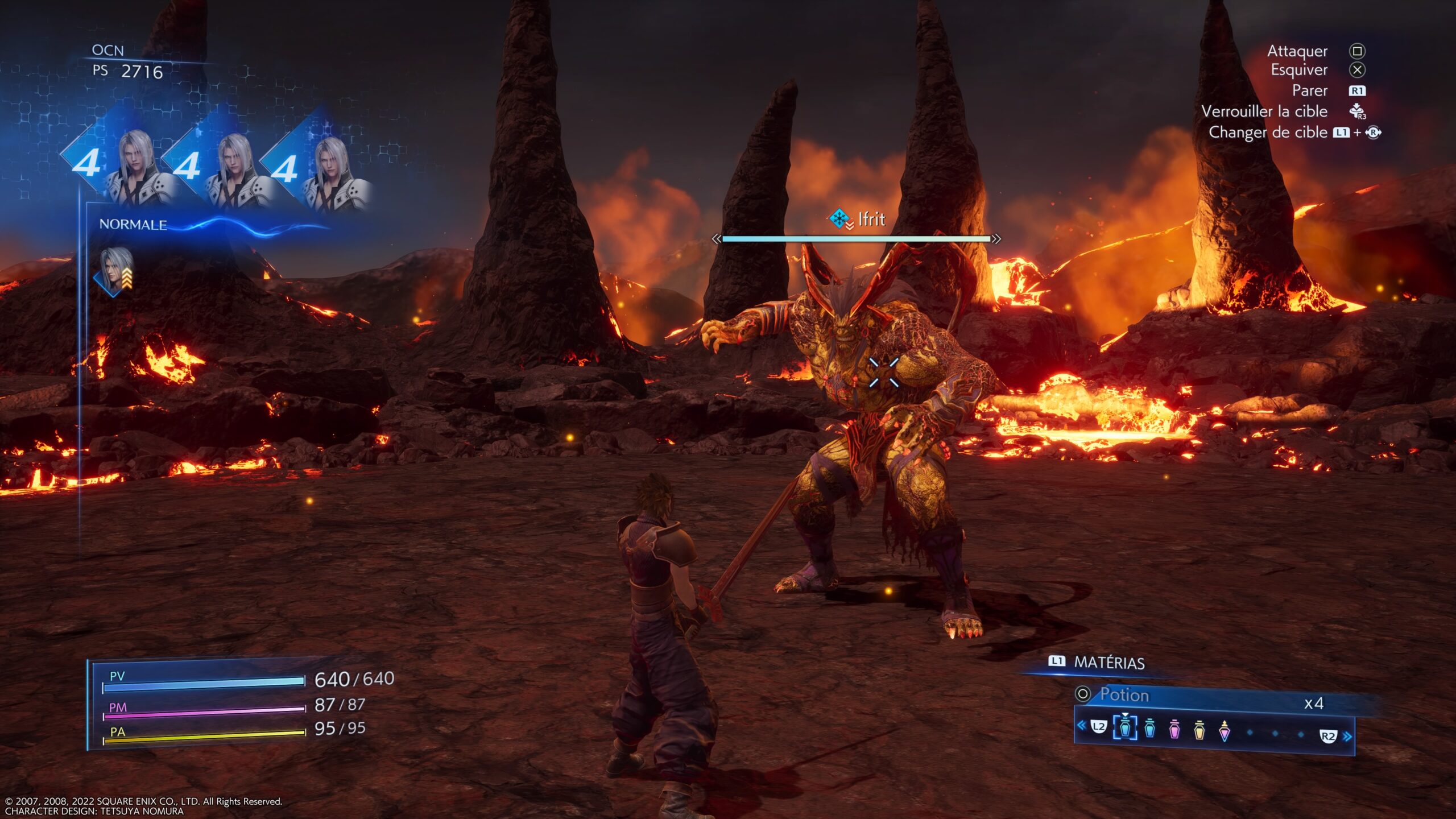The height and width of the screenshot is (819, 1456).
Task: Choose the blue potion without the selection frame
Action: [x=1149, y=729]
